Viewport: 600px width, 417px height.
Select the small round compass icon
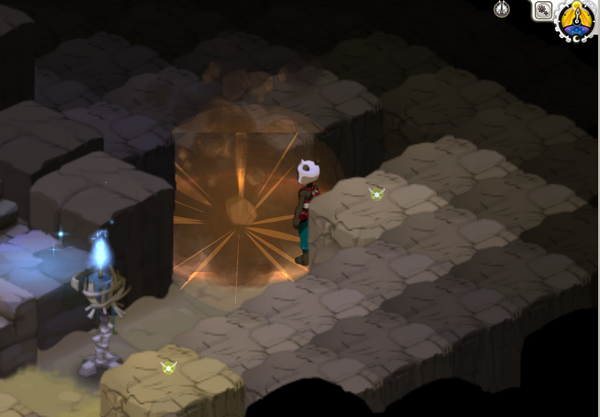504,9
